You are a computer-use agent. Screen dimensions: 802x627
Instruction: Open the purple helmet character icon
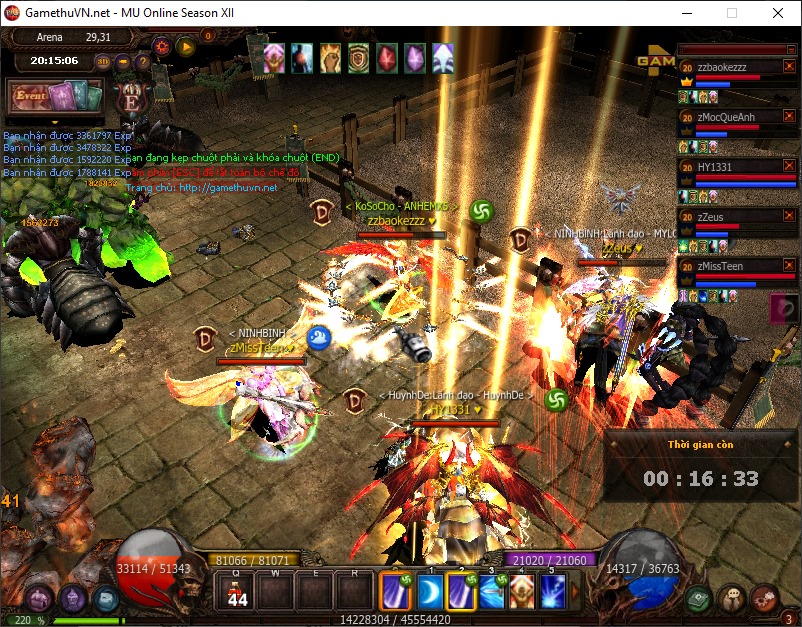coord(73,599)
